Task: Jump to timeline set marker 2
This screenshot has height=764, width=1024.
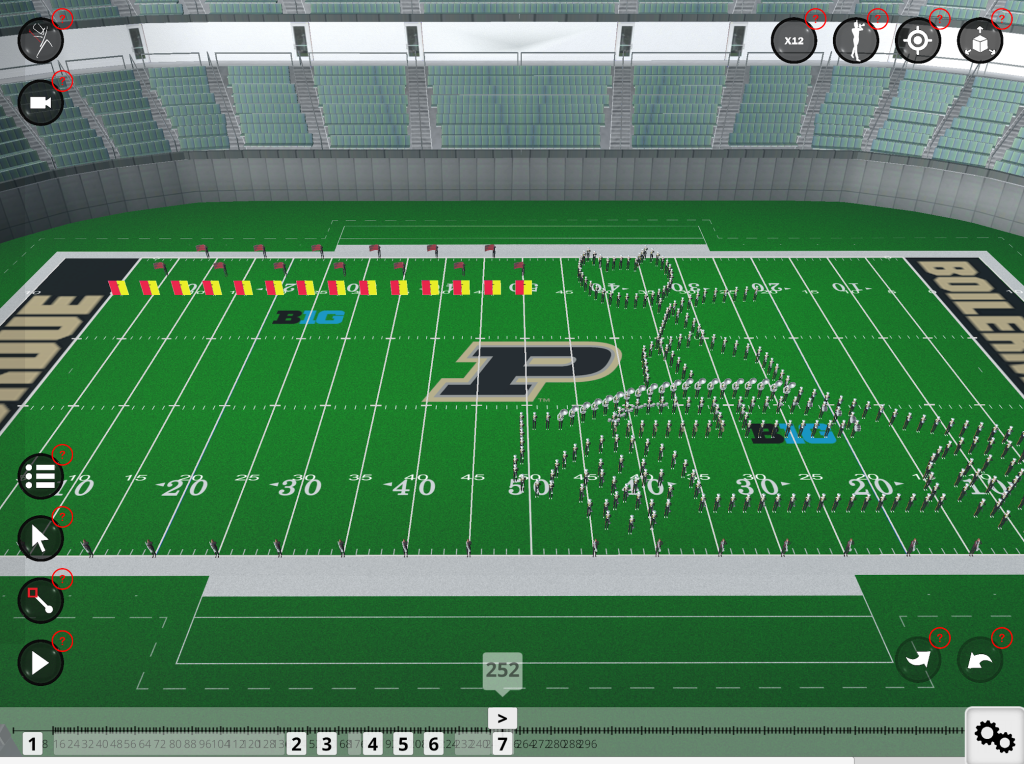Action: click(x=296, y=744)
